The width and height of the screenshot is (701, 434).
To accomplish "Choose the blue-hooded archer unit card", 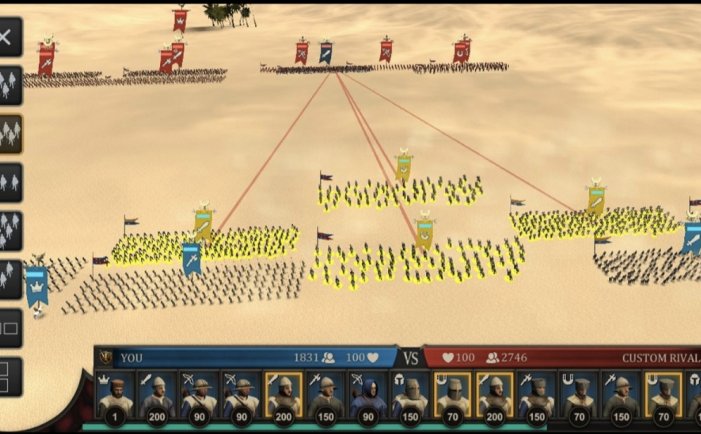I will (x=366, y=395).
